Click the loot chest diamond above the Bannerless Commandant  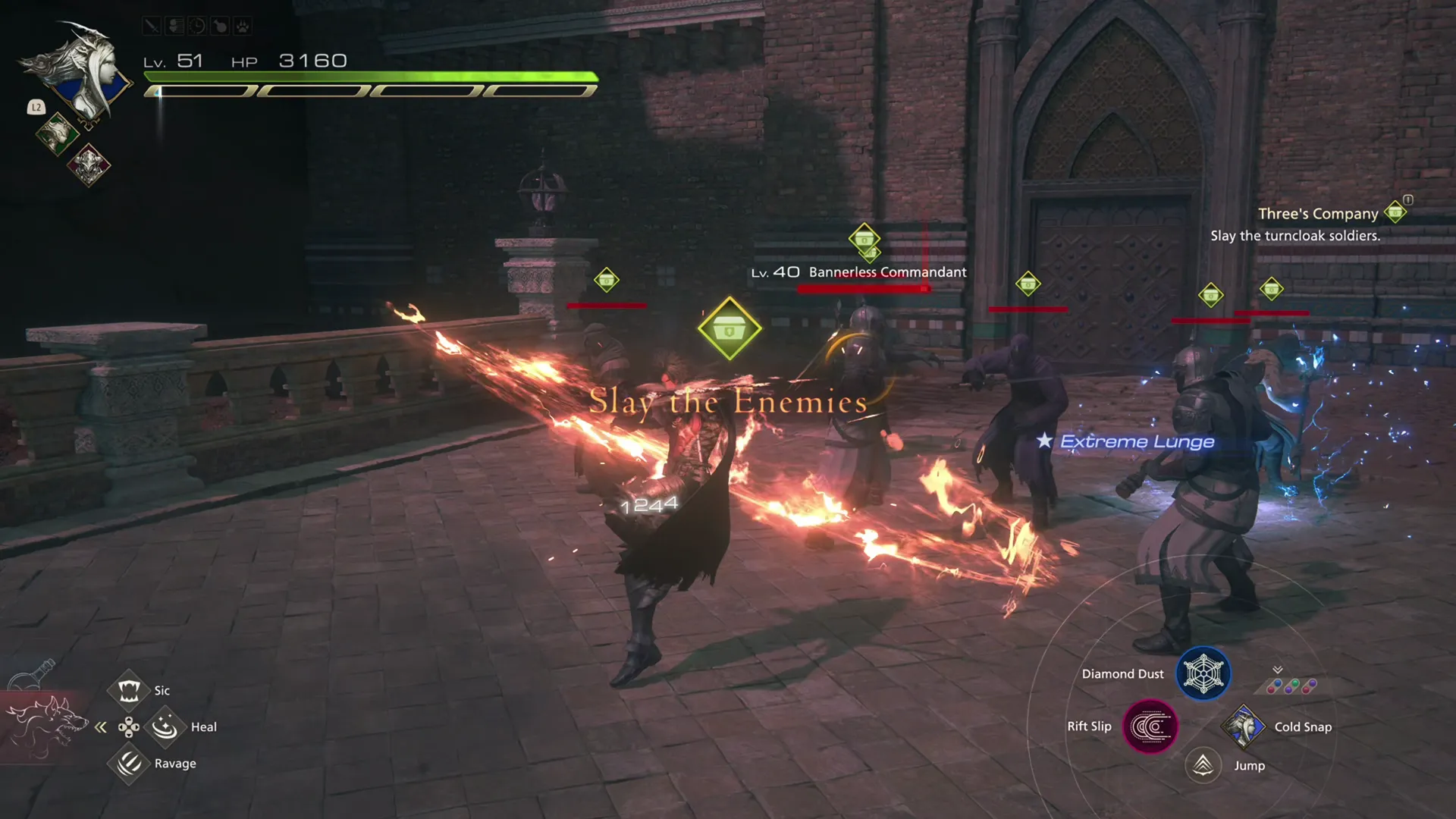point(865,241)
